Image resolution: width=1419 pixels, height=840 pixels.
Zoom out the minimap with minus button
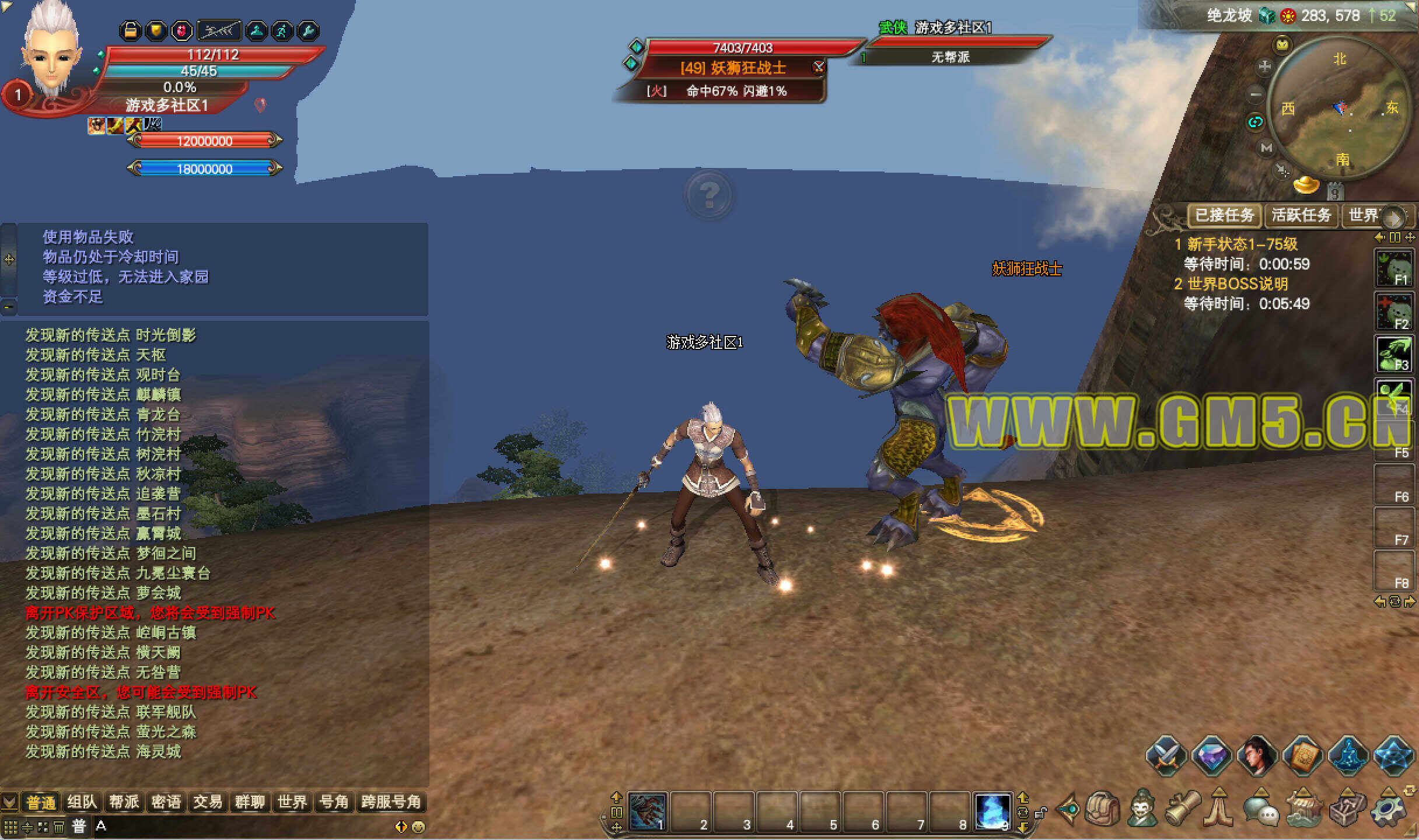tap(1256, 94)
